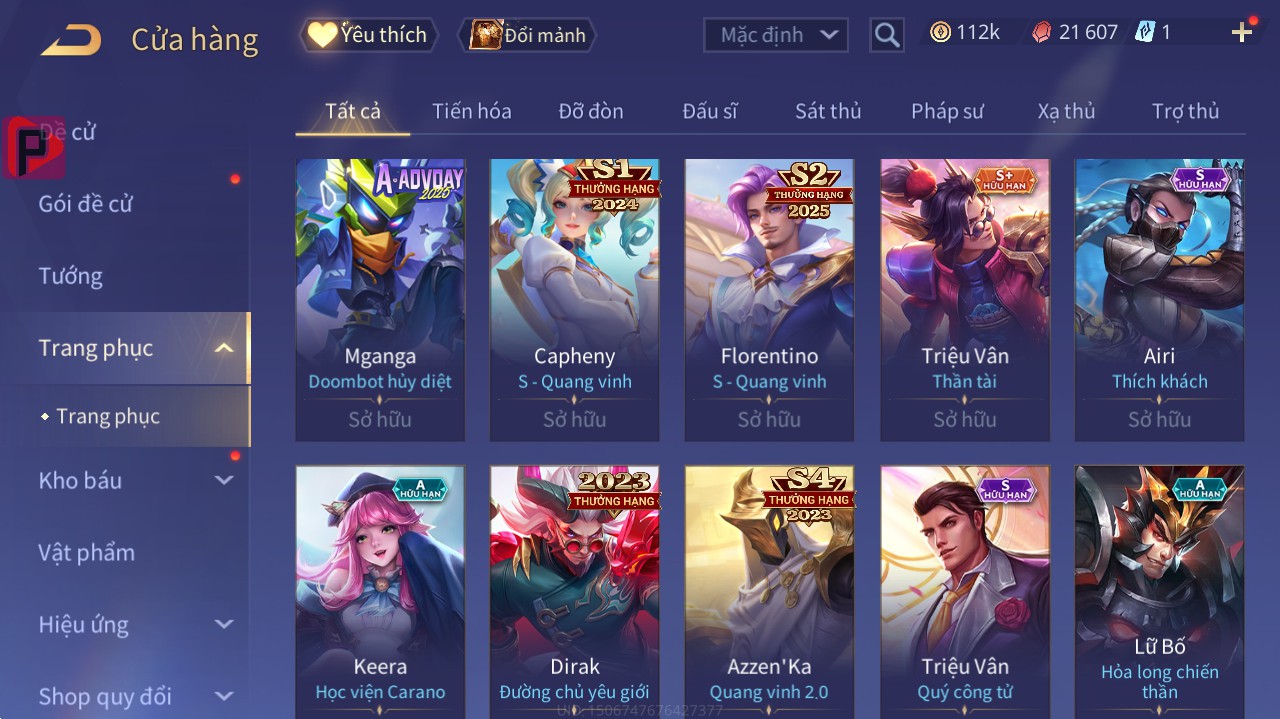Open the Yêu thích favorites list

tap(368, 35)
